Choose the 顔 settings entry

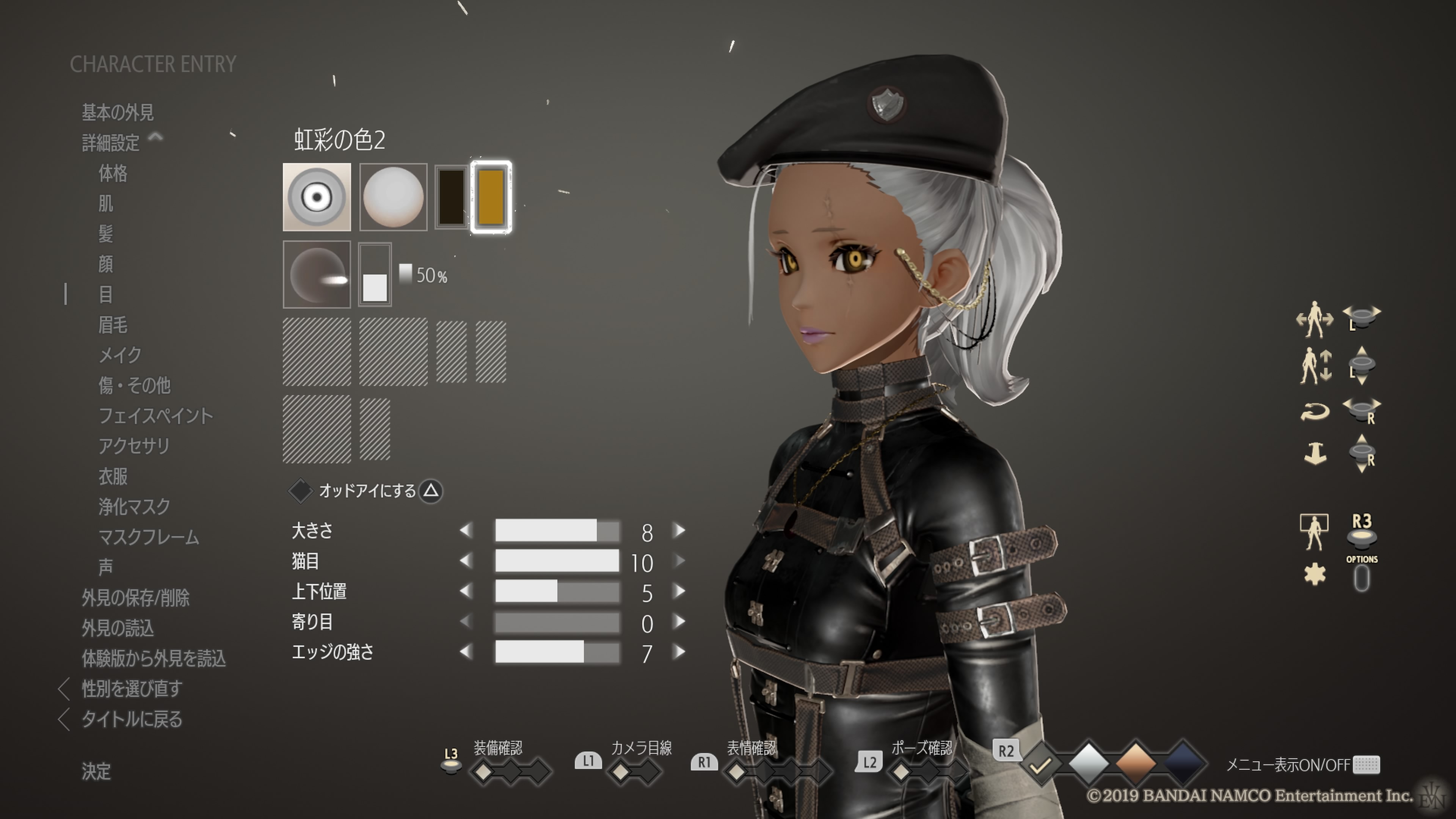click(x=106, y=264)
